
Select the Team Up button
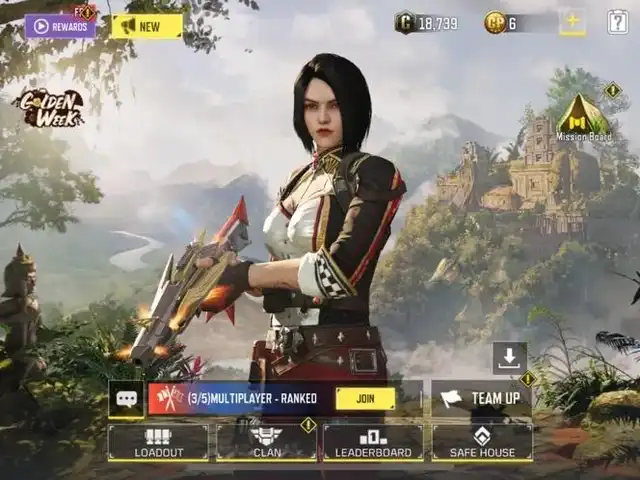pyautogui.click(x=481, y=398)
